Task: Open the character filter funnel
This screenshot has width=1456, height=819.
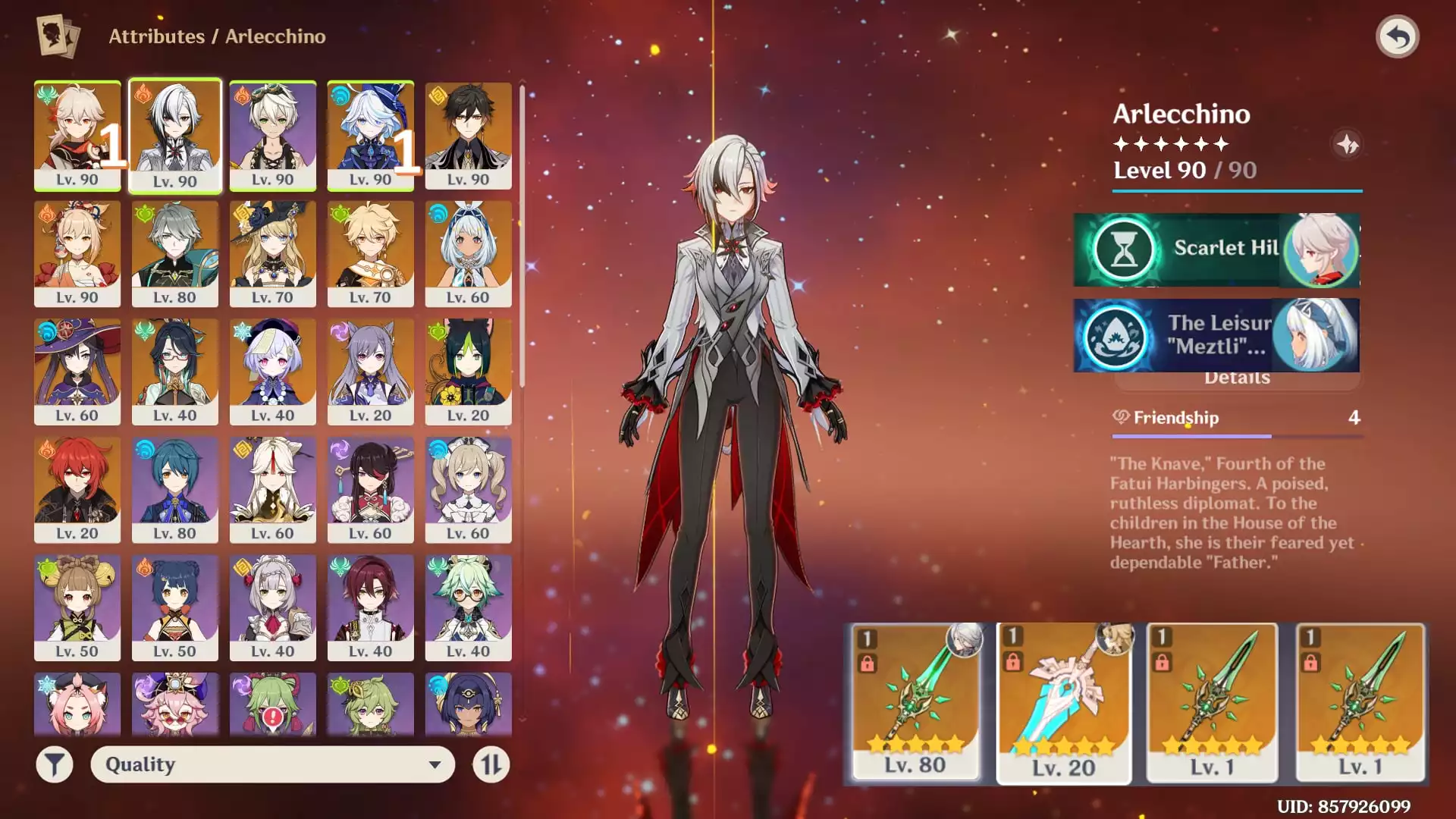Action: (x=55, y=764)
